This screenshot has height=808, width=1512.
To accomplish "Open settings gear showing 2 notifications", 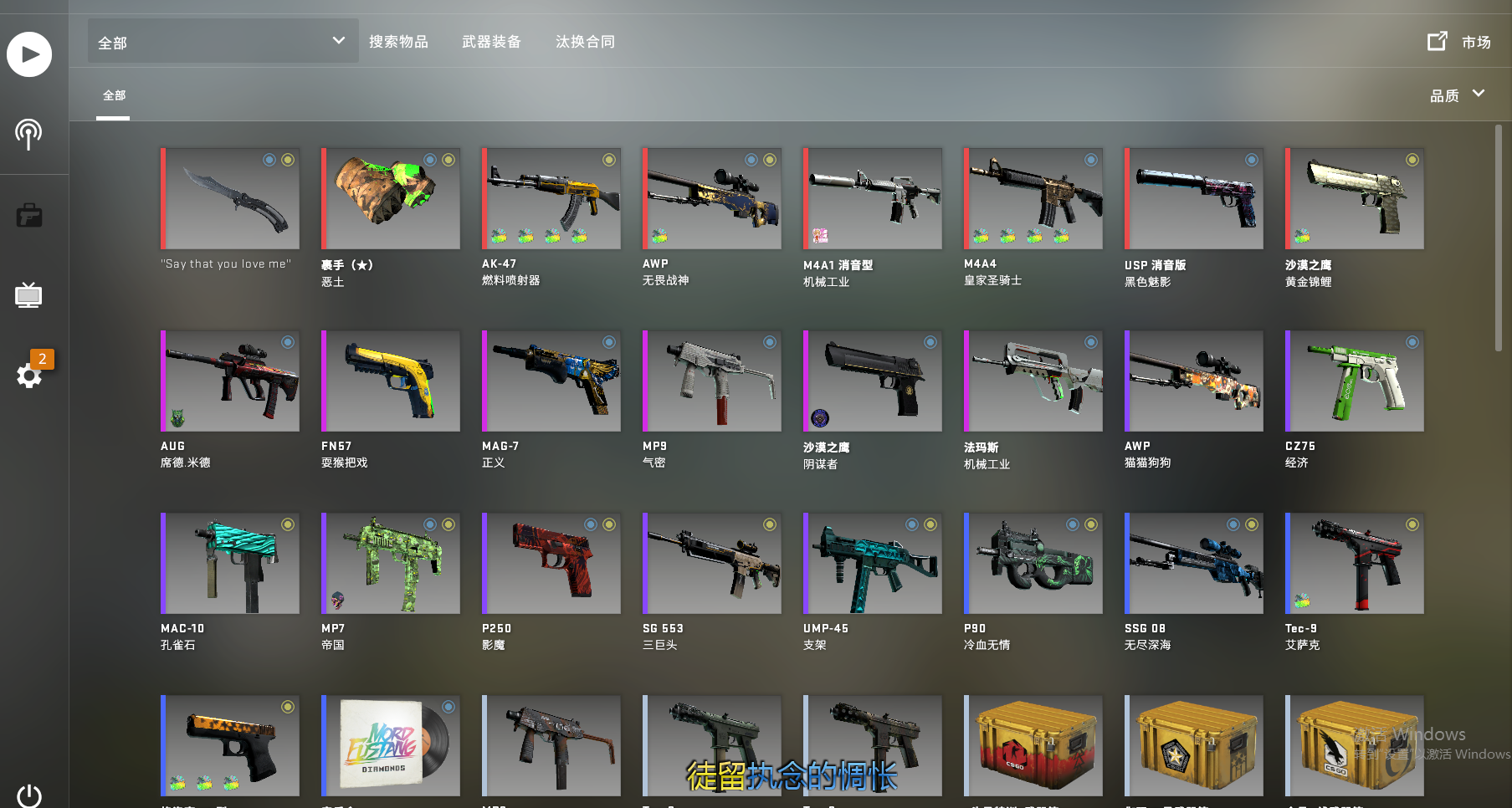I will [x=29, y=376].
